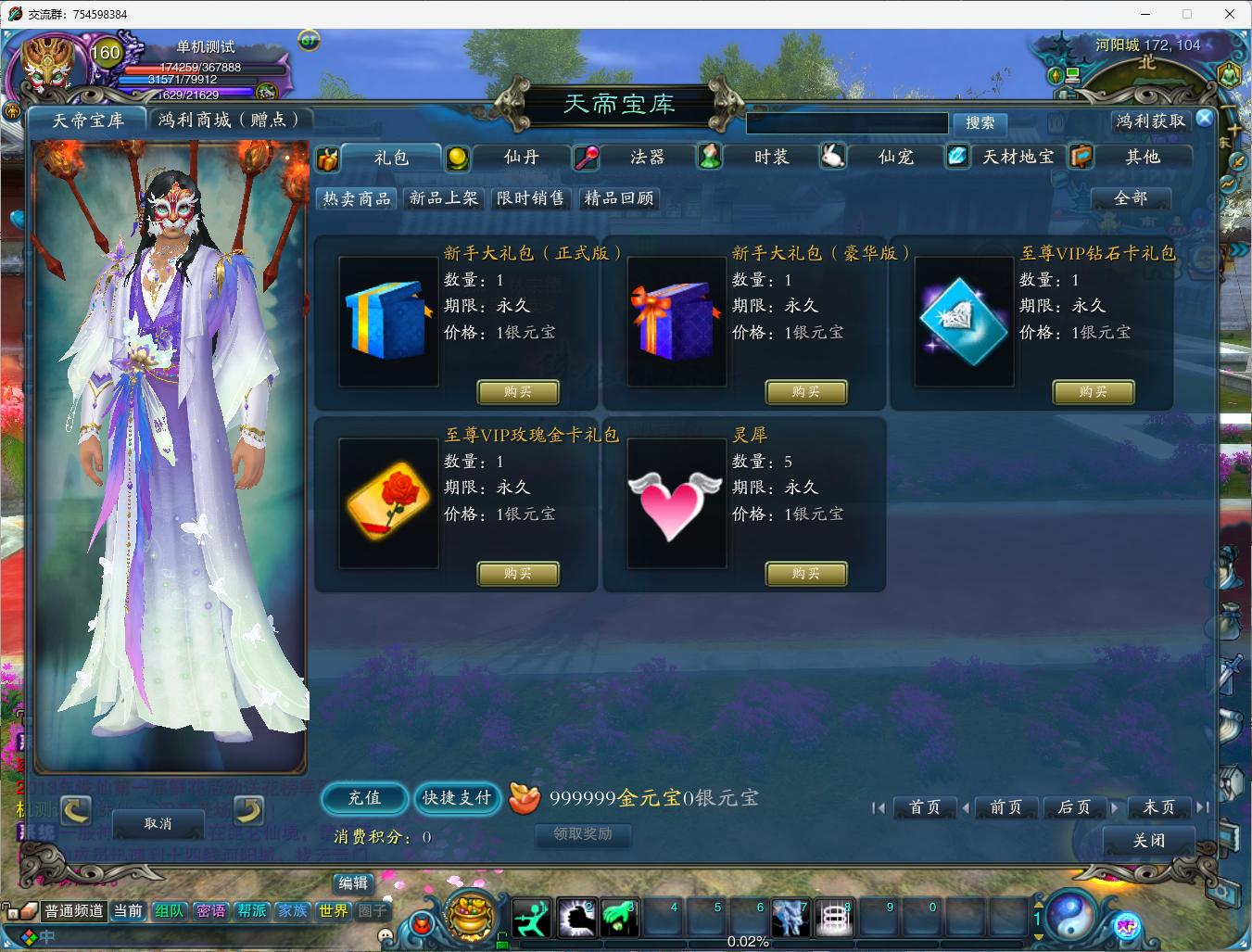The width and height of the screenshot is (1252, 952).
Task: Open the 天材地宝 category
Action: click(x=1018, y=158)
